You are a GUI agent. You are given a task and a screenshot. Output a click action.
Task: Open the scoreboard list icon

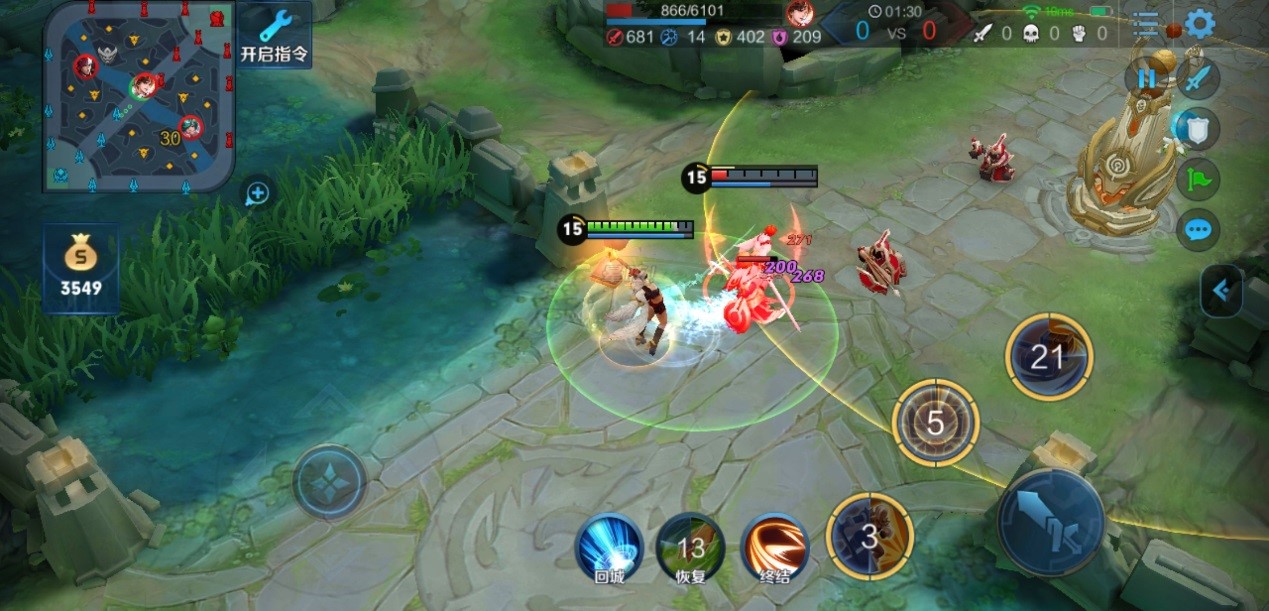click(1146, 24)
